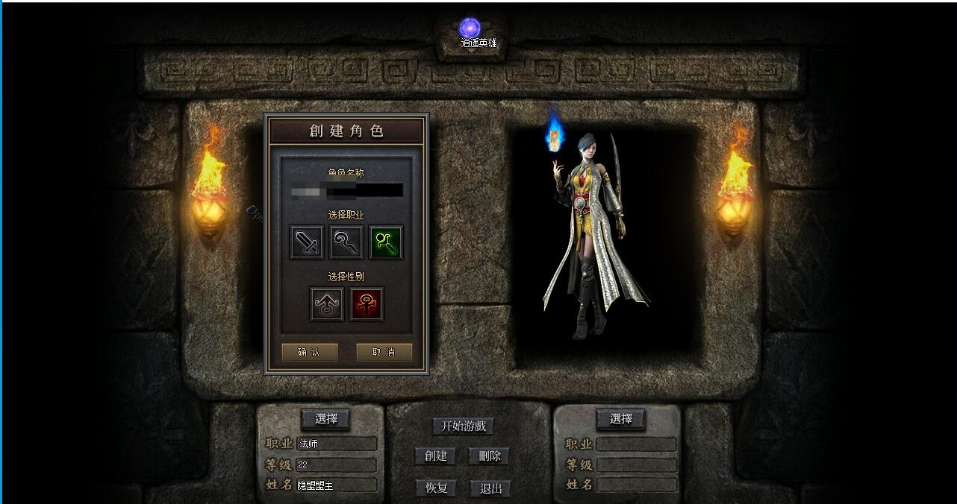The height and width of the screenshot is (504, 957).
Task: Start the game with 开始游戏
Action: point(462,426)
